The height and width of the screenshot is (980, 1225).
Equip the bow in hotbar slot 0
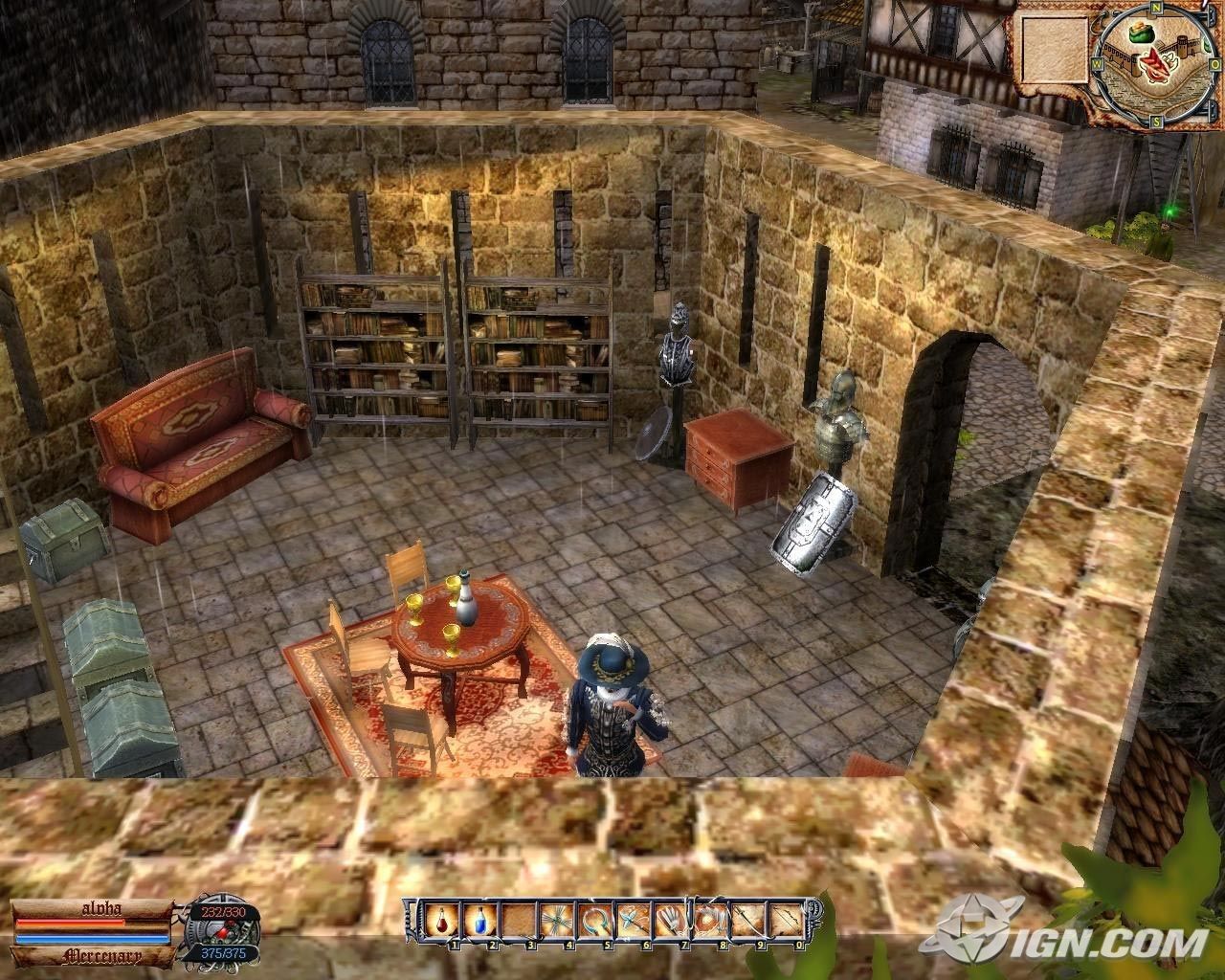click(784, 923)
